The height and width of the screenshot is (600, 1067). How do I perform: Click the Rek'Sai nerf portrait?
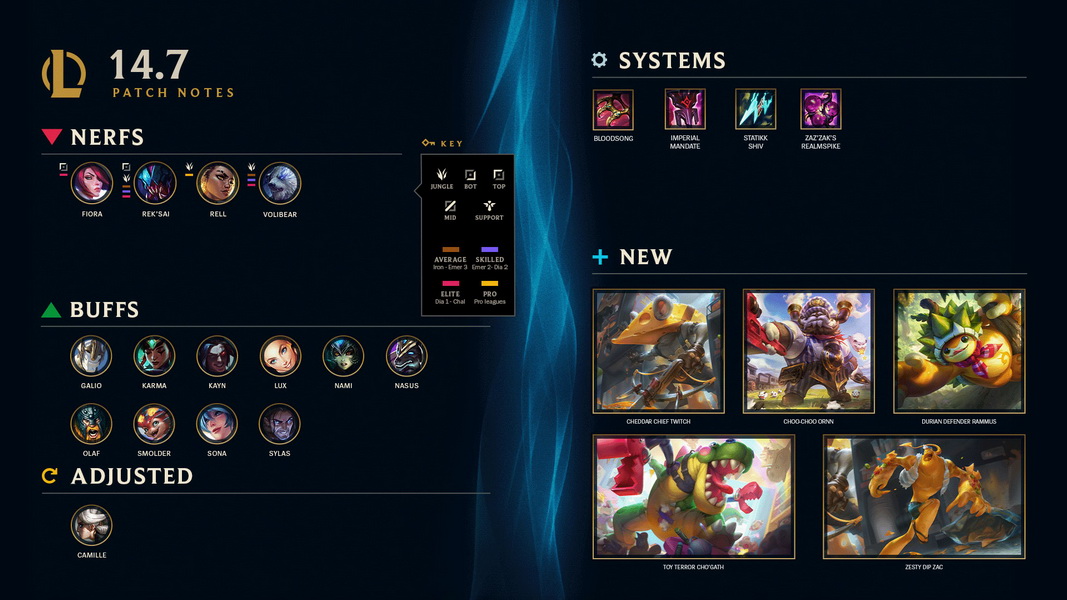(x=155, y=184)
